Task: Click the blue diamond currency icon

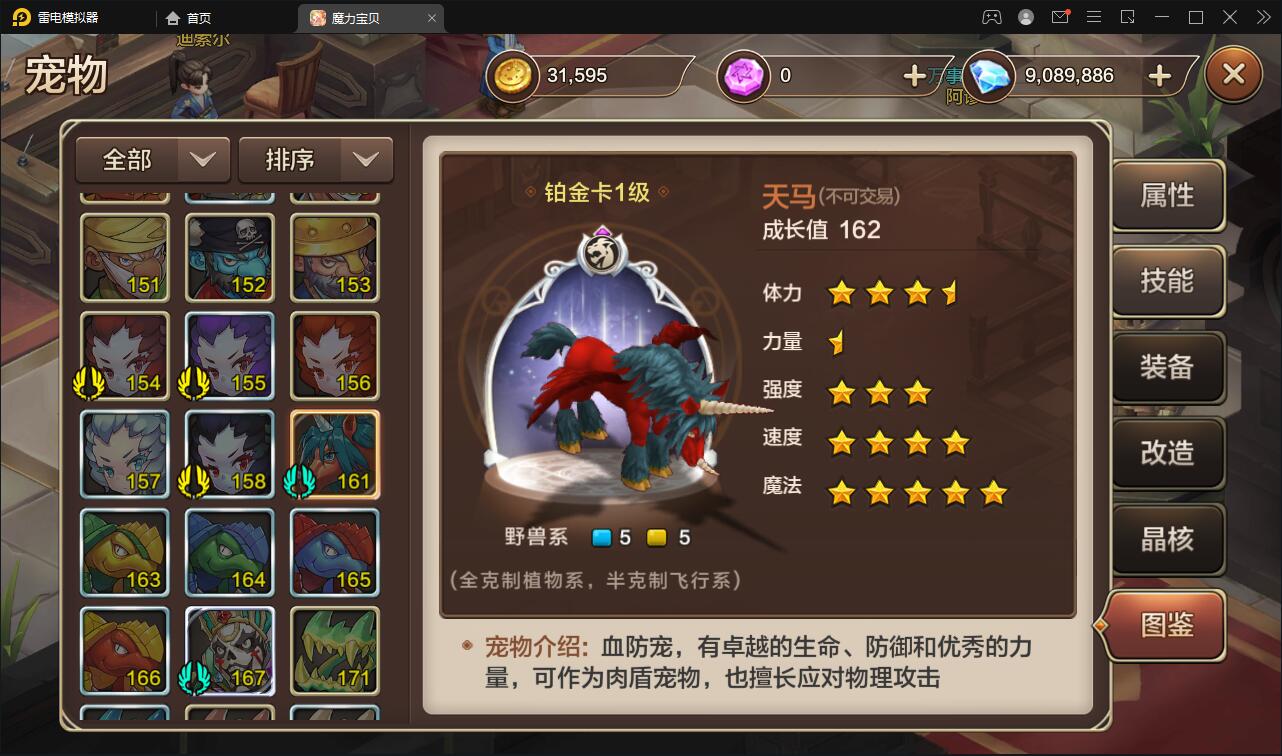Action: pyautogui.click(x=988, y=75)
